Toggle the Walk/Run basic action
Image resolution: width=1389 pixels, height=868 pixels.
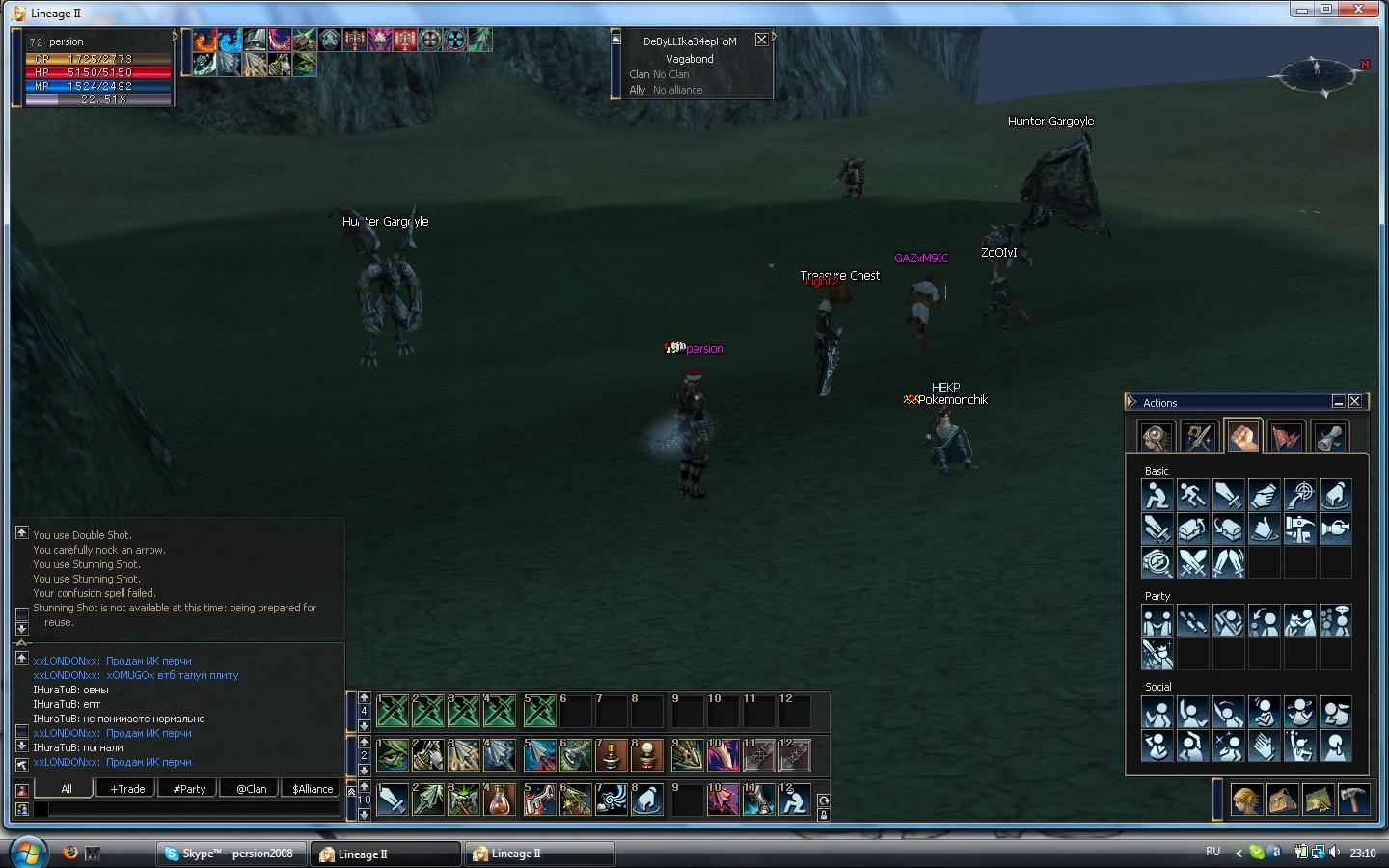1192,496
